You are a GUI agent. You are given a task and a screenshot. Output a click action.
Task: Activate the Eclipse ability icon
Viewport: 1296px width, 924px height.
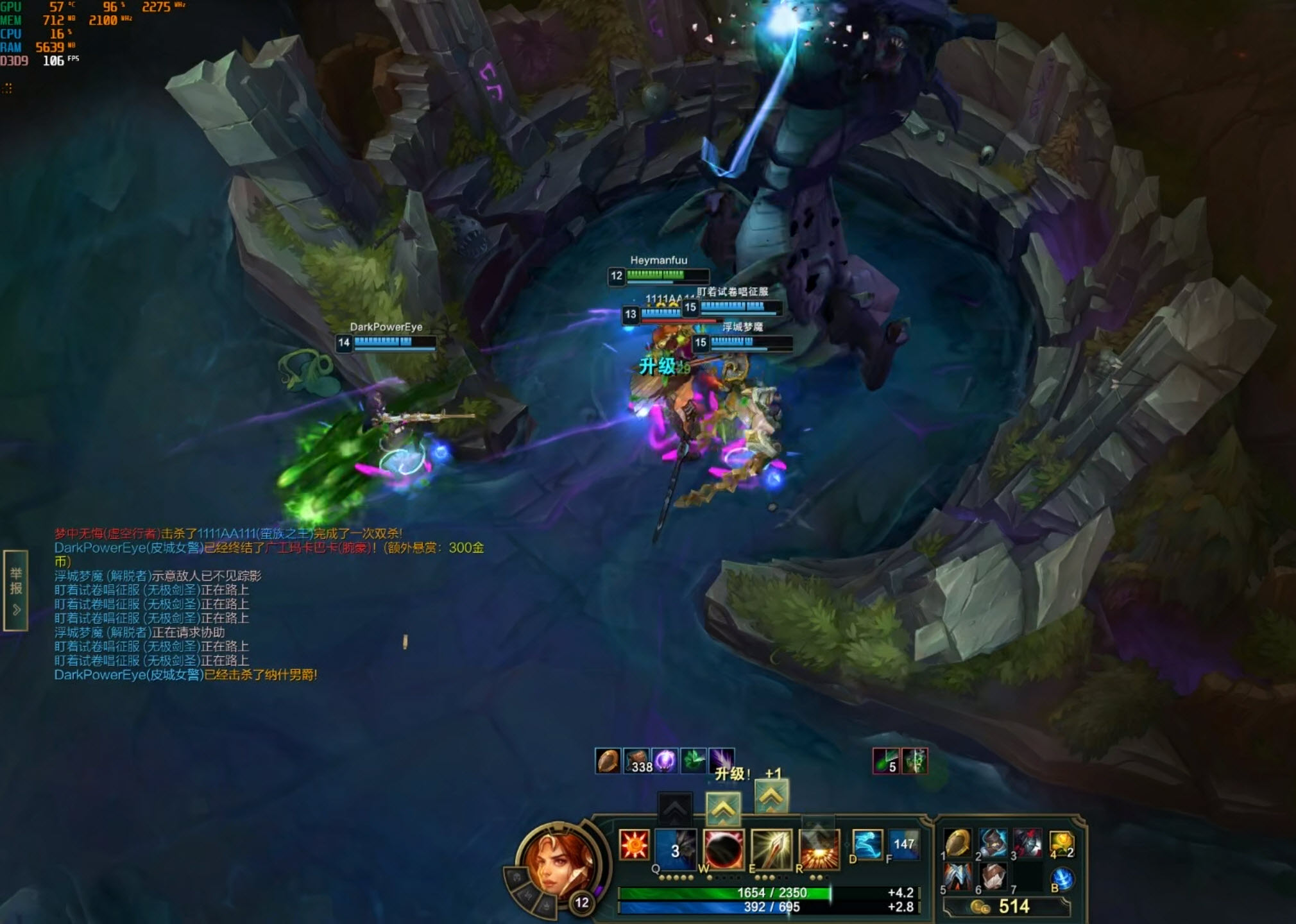(x=724, y=850)
